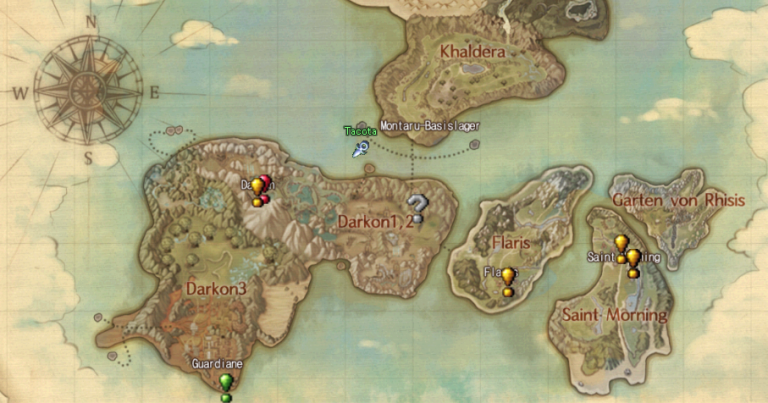Open the Khaldera region on the map
Screen dimensions: 768x403
(472, 50)
